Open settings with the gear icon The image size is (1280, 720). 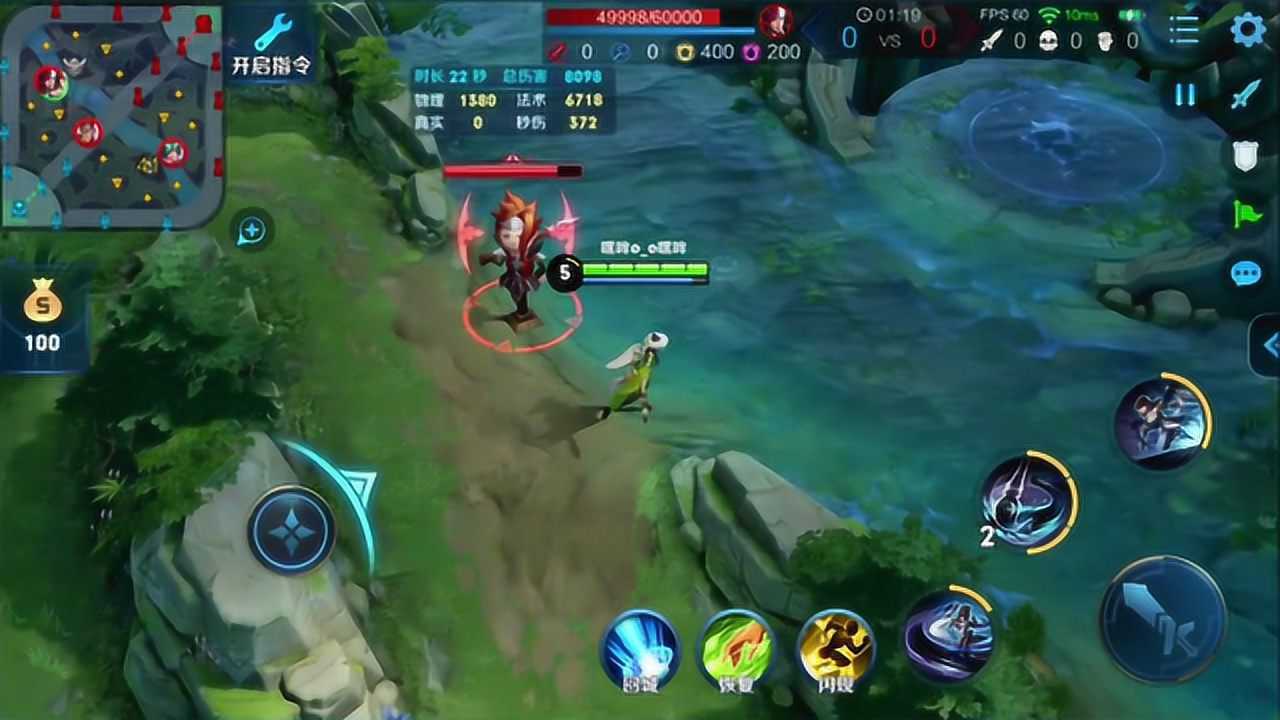(1247, 30)
